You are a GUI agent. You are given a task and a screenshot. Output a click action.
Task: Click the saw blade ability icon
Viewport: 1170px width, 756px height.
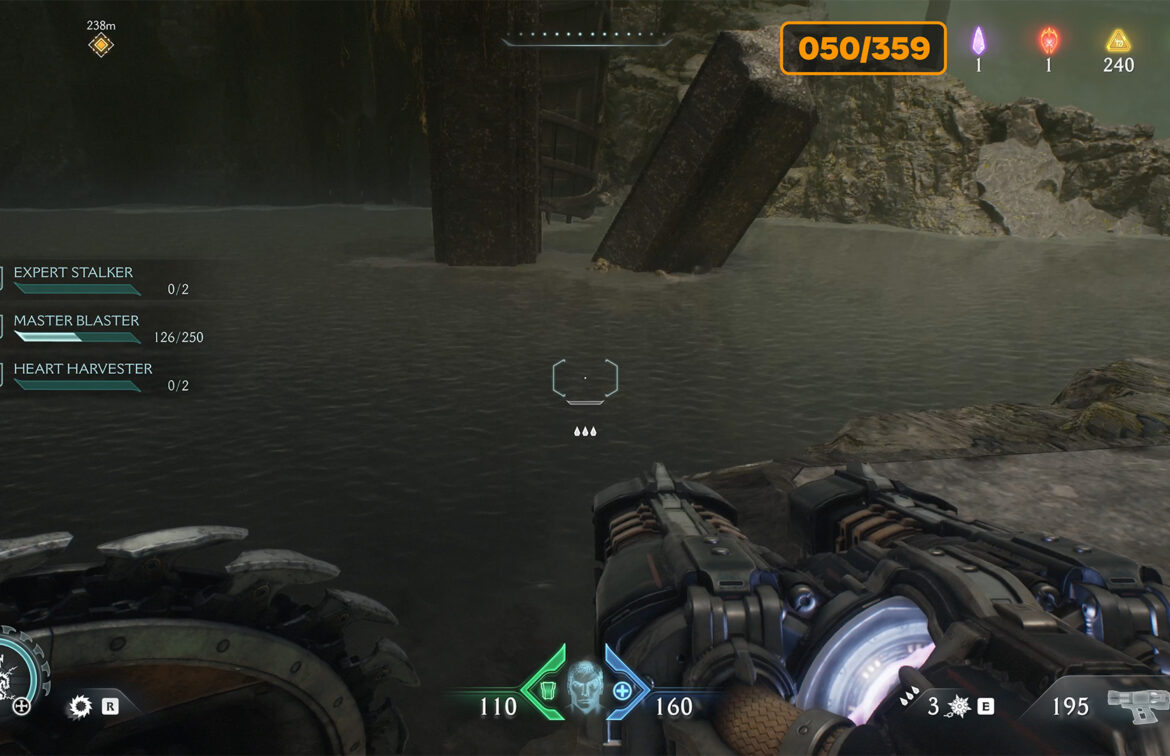[x=80, y=708]
